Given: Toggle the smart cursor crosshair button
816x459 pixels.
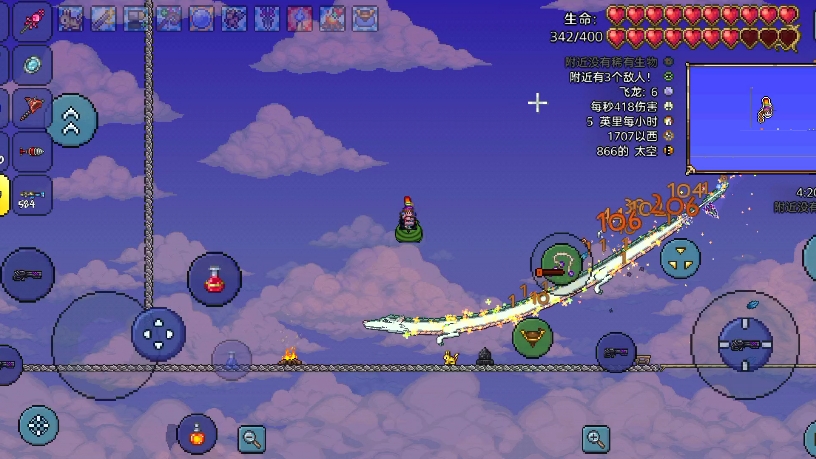Looking at the screenshot, I should (x=38, y=425).
